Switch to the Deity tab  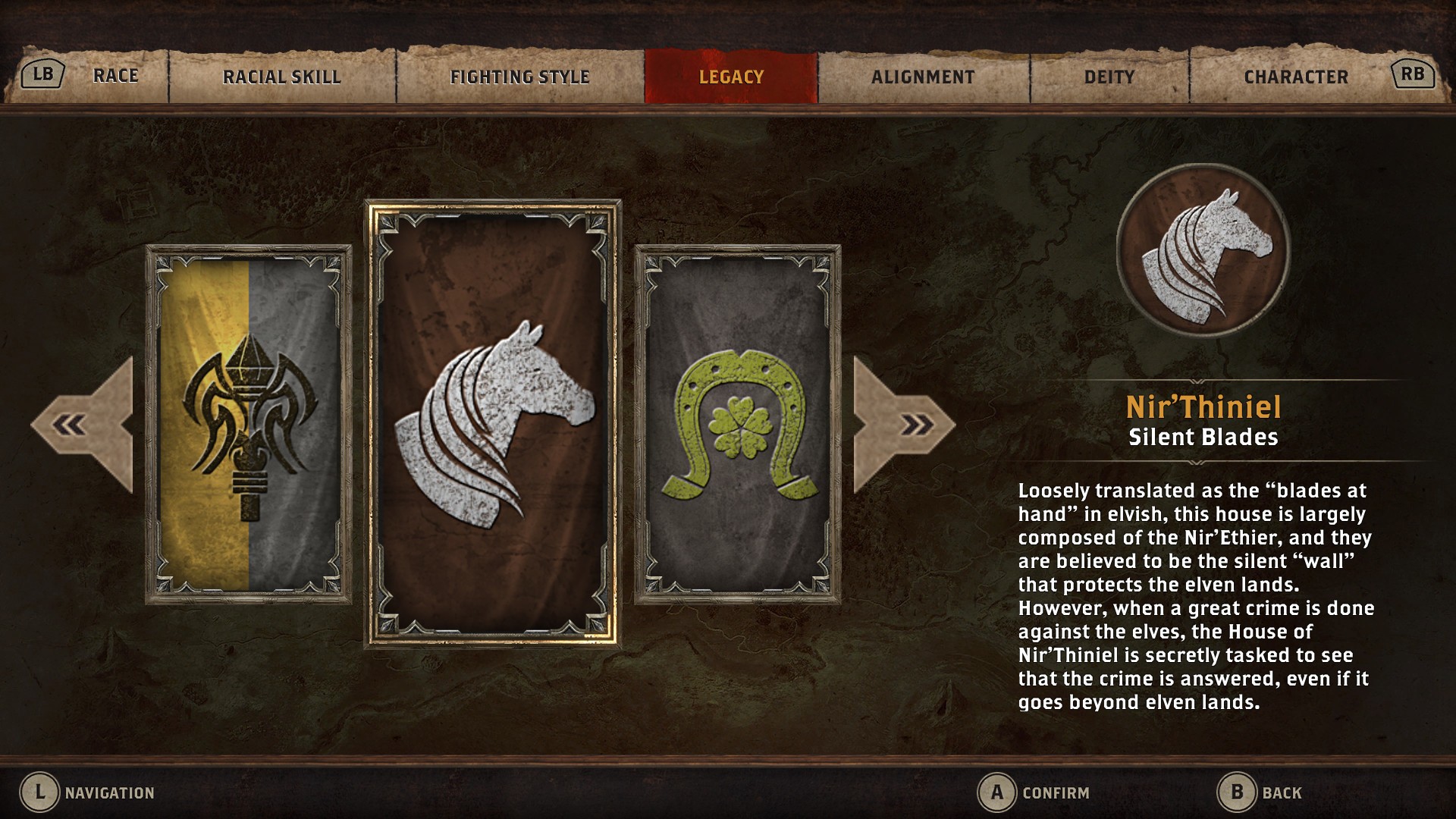coord(1106,75)
